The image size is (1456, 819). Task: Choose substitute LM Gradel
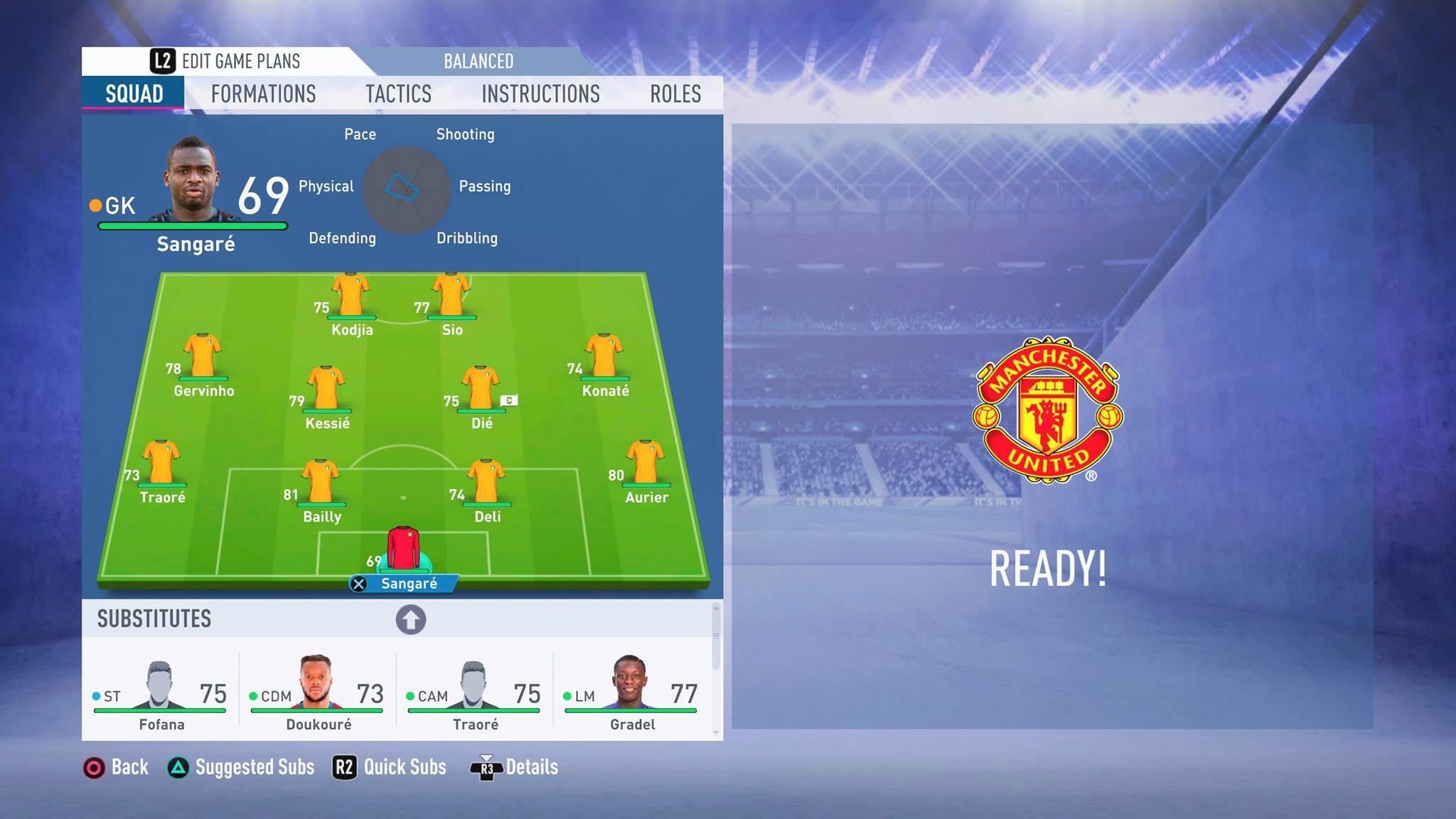pyautogui.click(x=631, y=693)
